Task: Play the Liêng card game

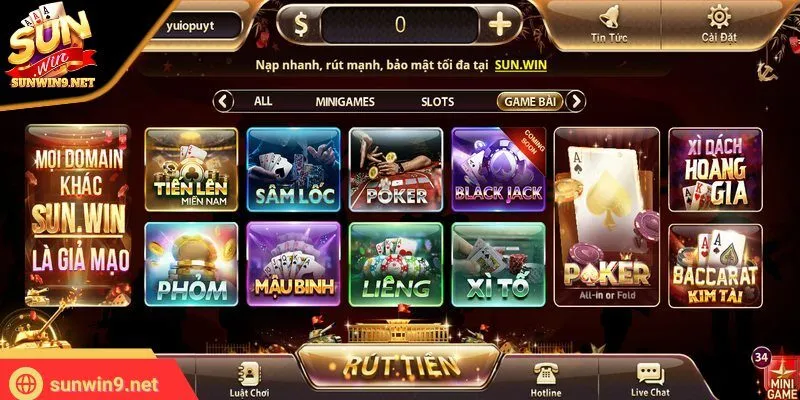Action: (x=396, y=264)
